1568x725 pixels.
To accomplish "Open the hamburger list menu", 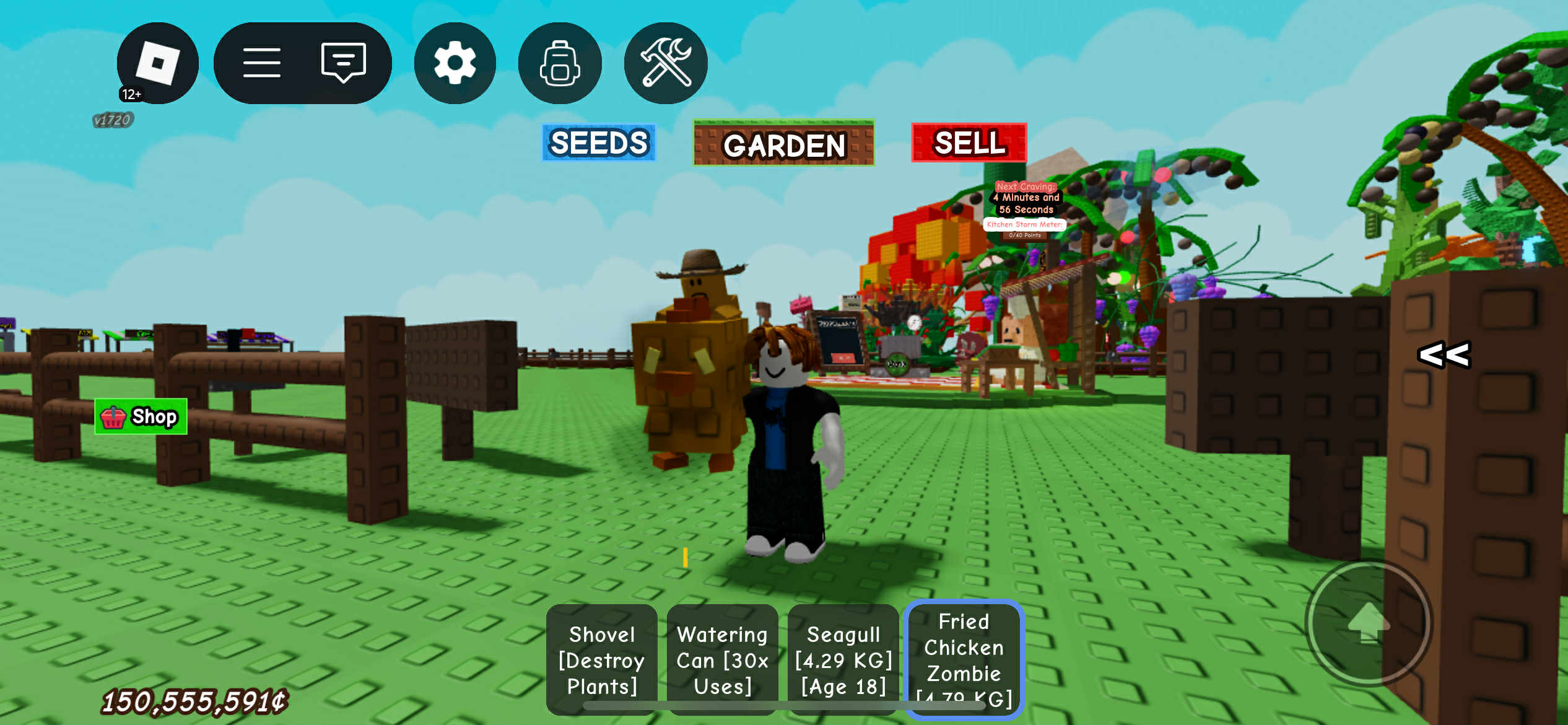I will [261, 63].
